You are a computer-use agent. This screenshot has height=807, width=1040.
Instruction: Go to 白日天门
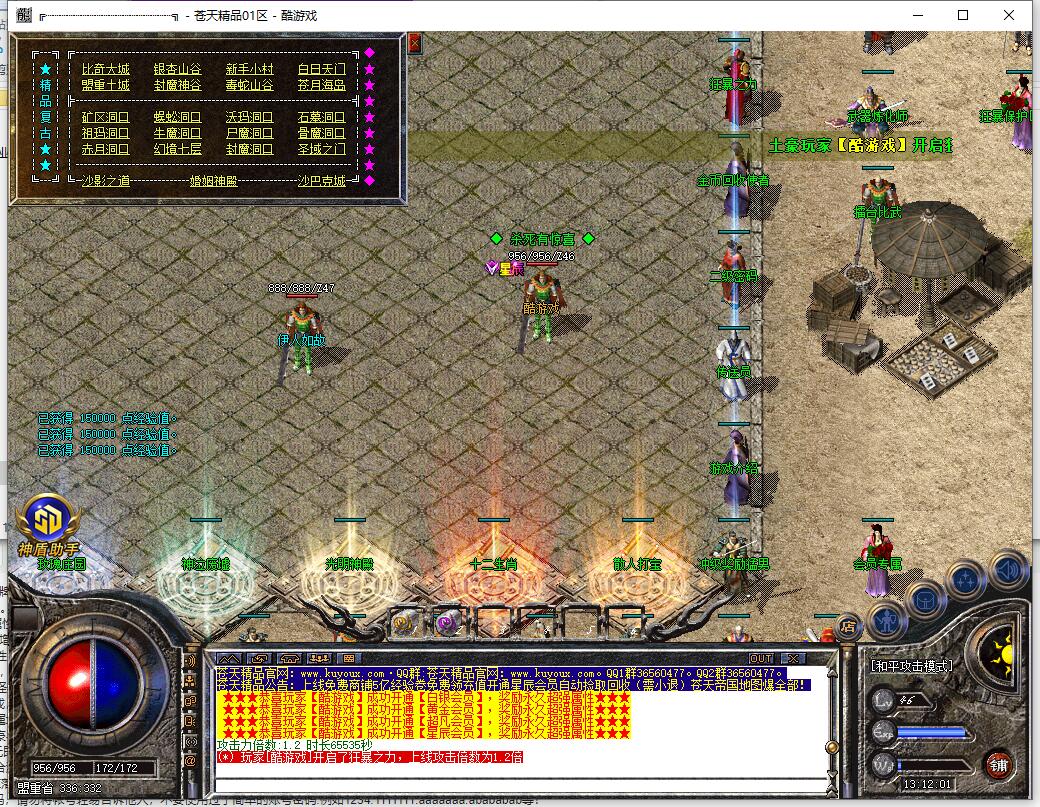coord(321,69)
